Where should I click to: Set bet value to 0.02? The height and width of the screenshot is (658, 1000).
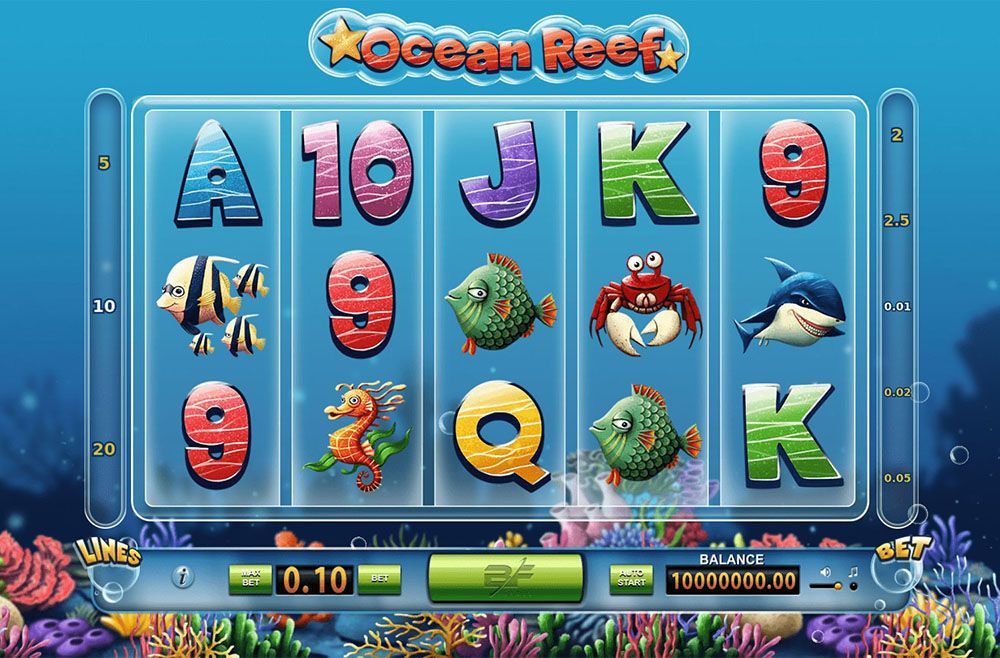(x=897, y=392)
